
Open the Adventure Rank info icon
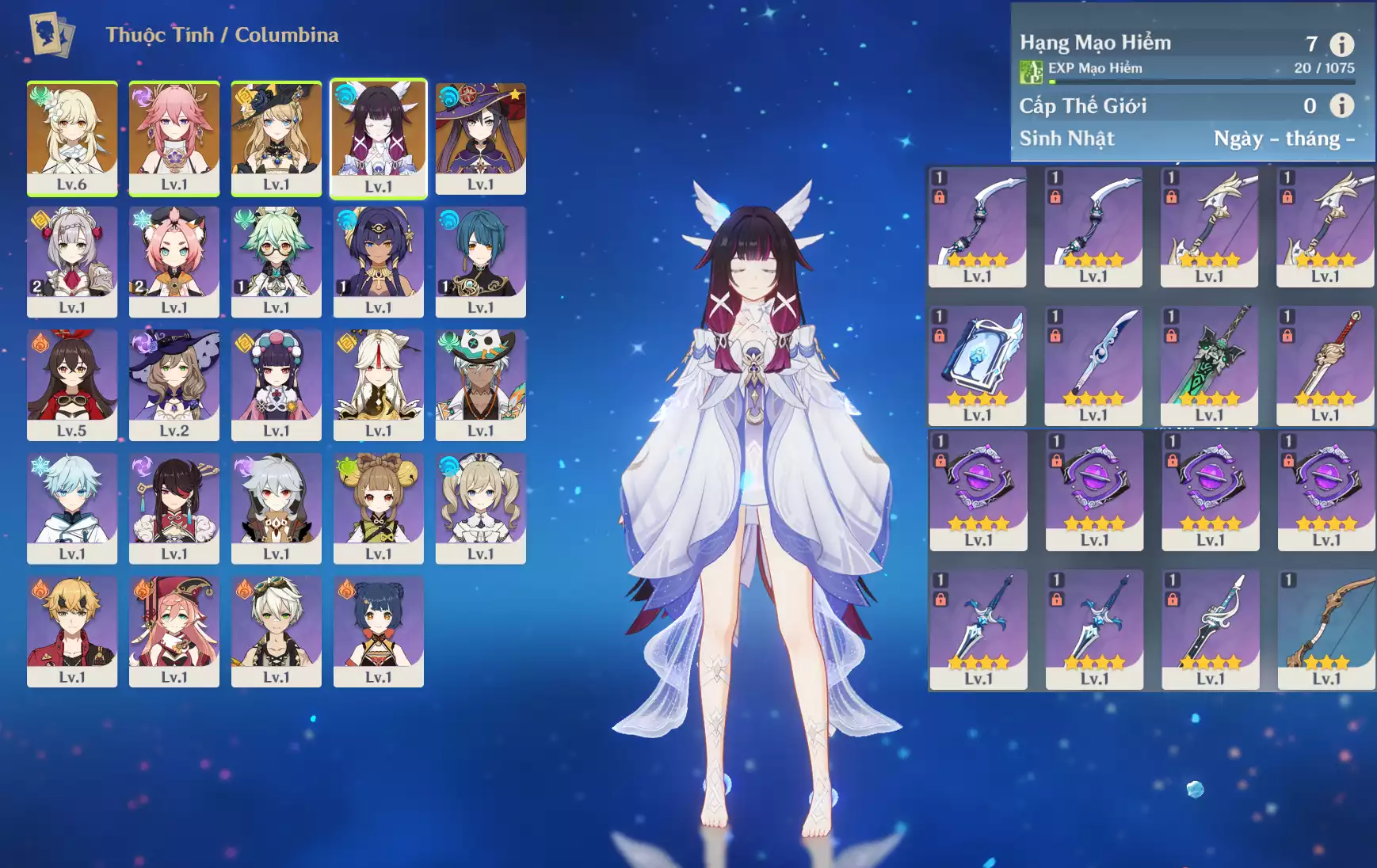[x=1341, y=44]
